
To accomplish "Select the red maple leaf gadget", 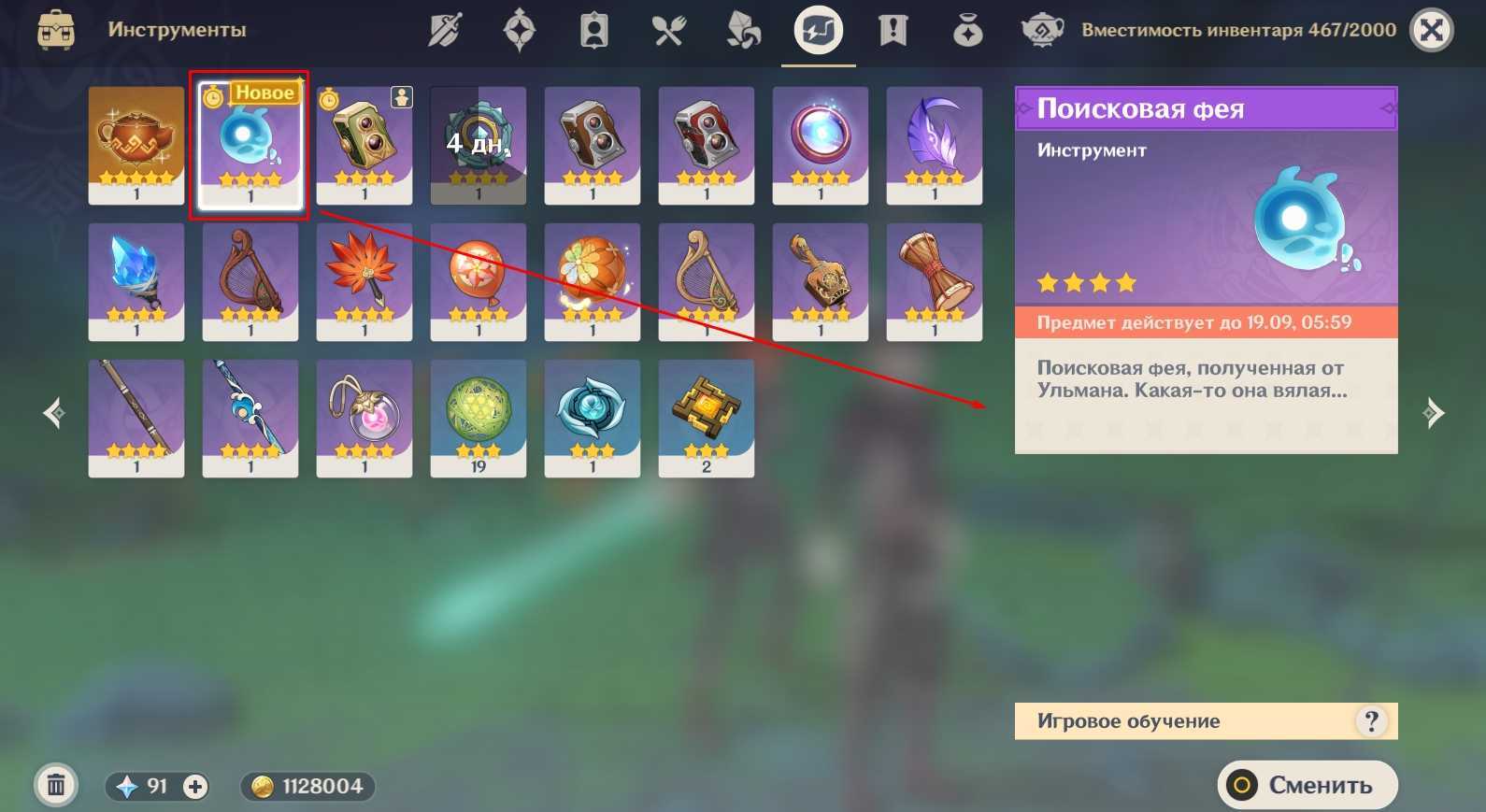I will [x=364, y=281].
